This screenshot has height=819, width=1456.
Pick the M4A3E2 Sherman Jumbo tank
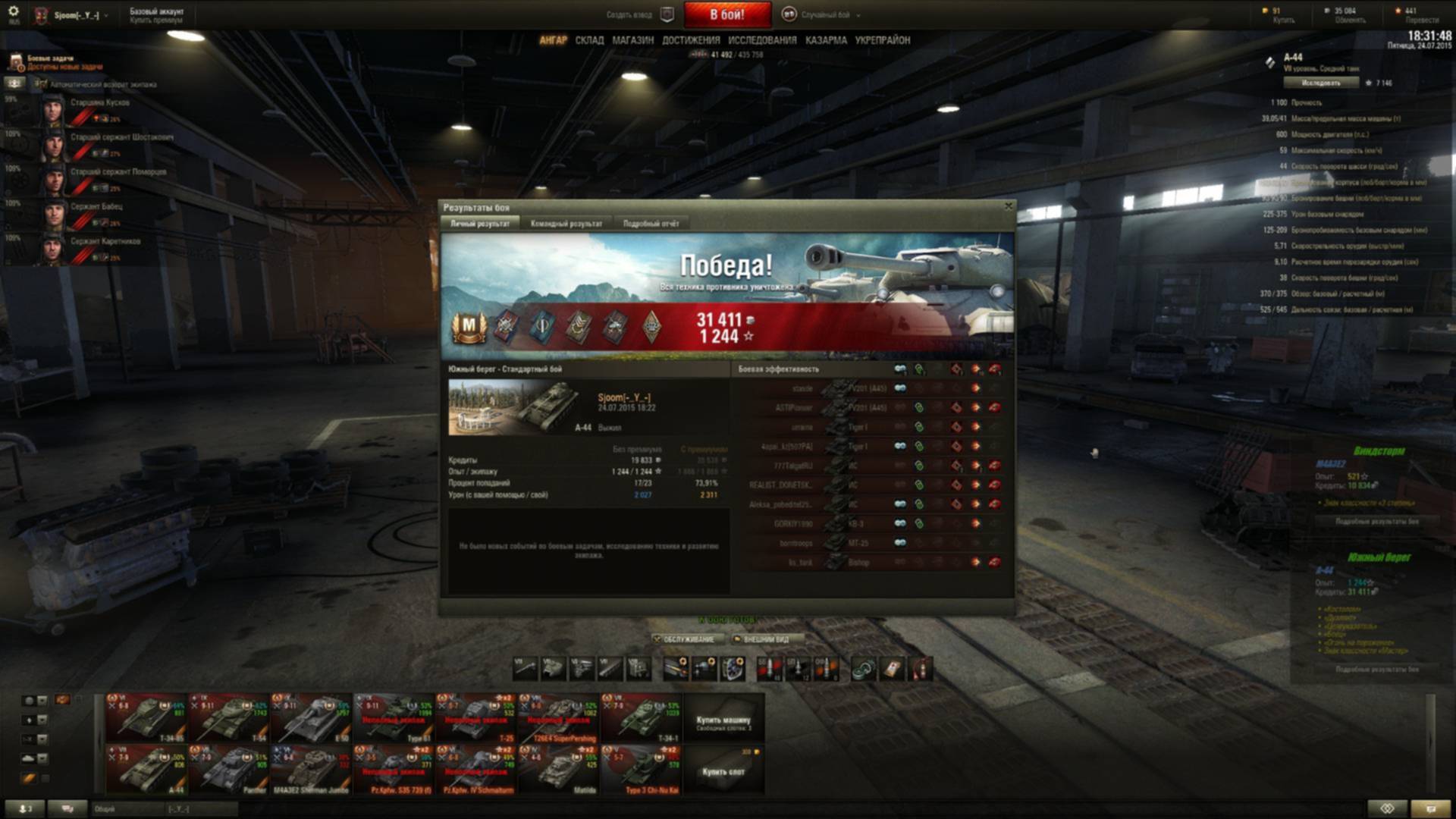(x=312, y=769)
